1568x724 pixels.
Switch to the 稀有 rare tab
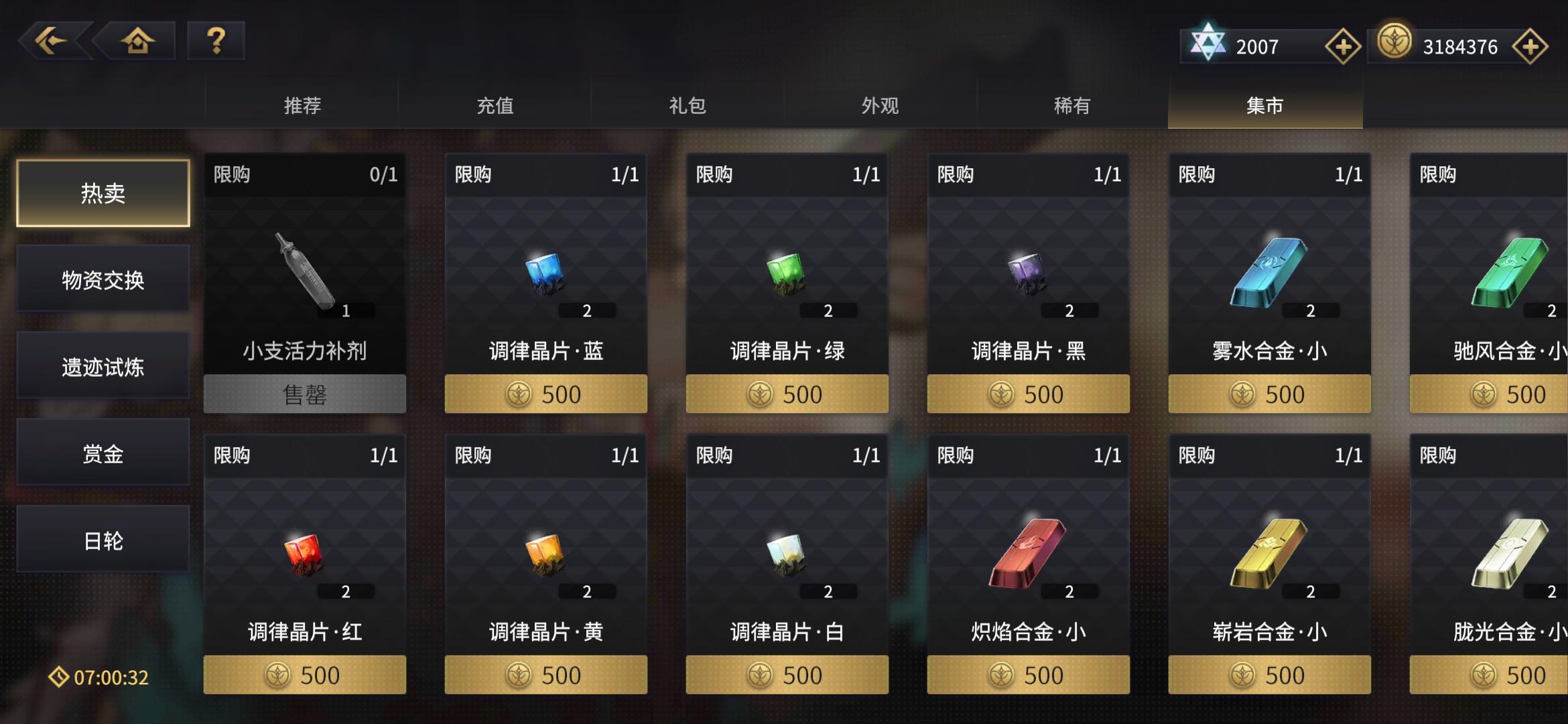(x=1071, y=105)
